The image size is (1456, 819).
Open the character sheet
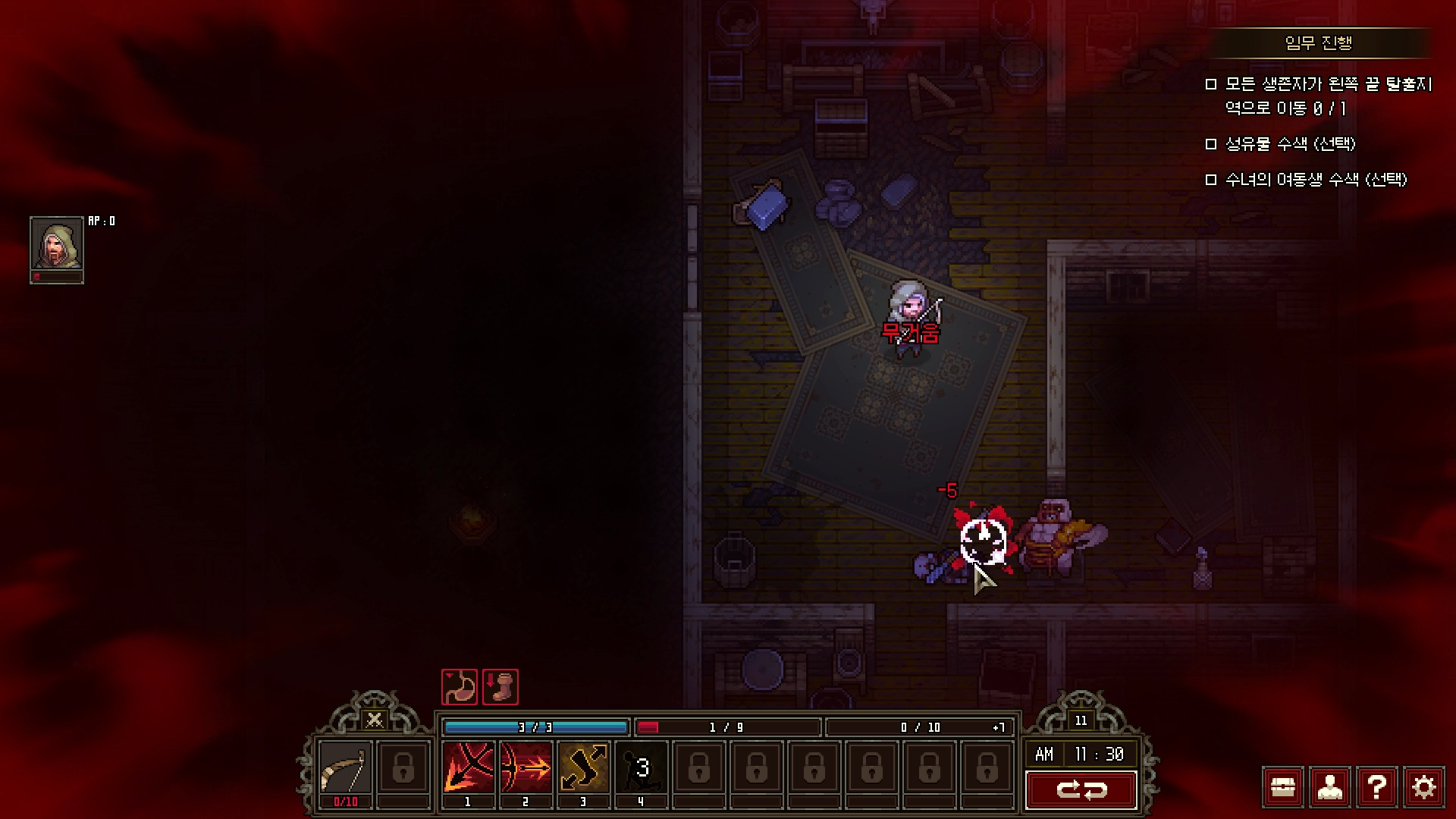point(1330,788)
